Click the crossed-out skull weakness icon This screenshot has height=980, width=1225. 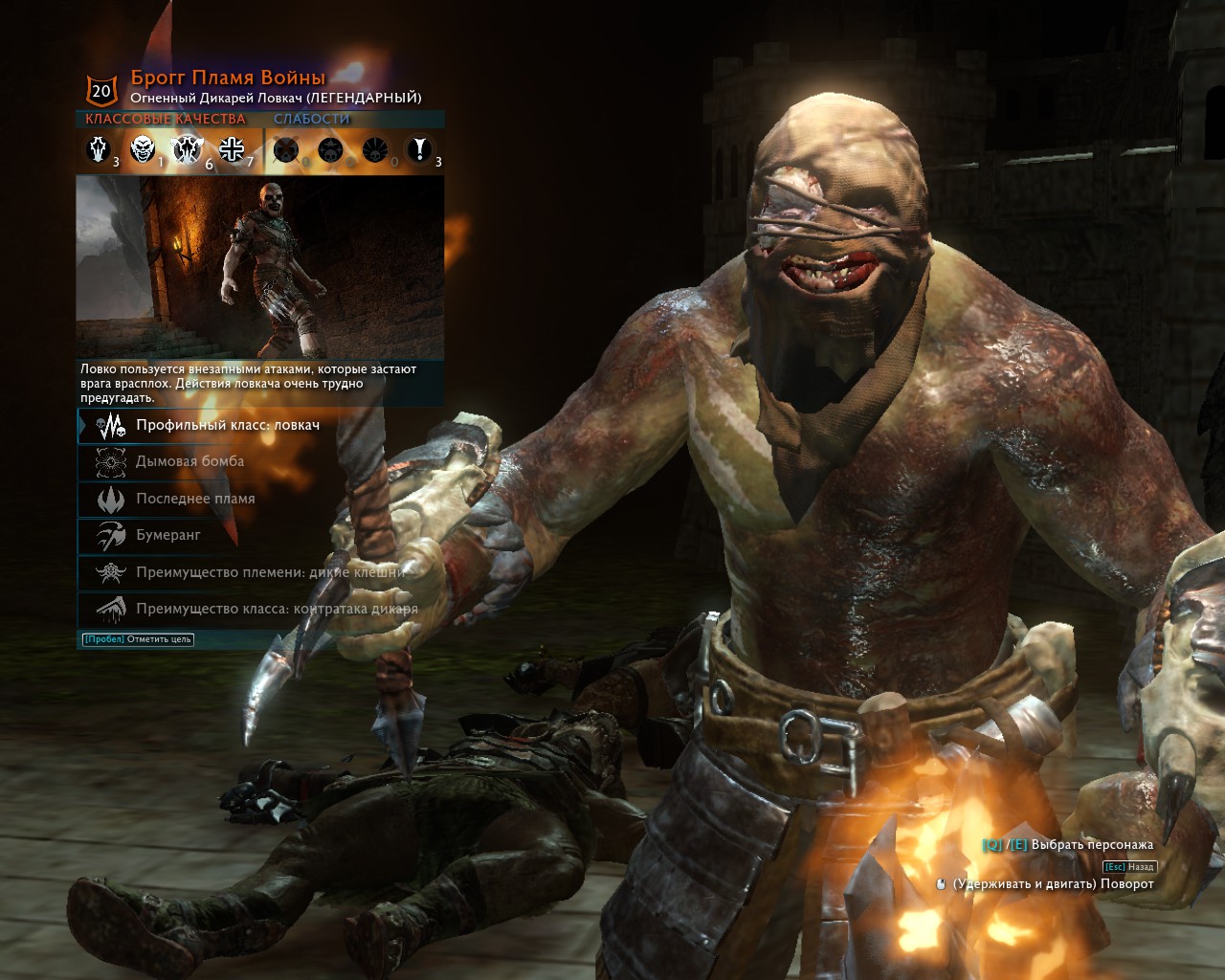click(x=285, y=149)
